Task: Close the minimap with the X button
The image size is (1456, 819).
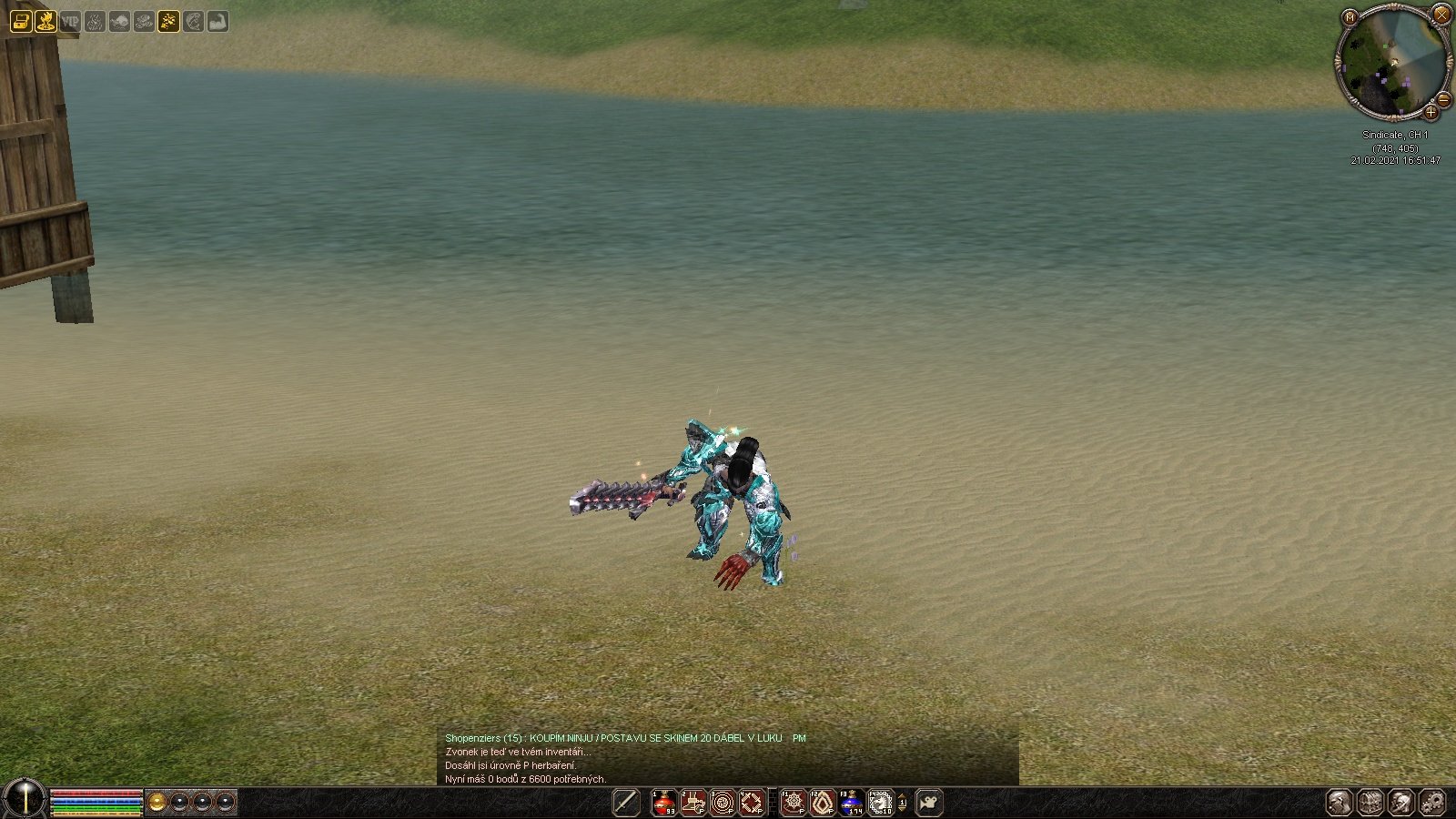Action: (x=1441, y=15)
